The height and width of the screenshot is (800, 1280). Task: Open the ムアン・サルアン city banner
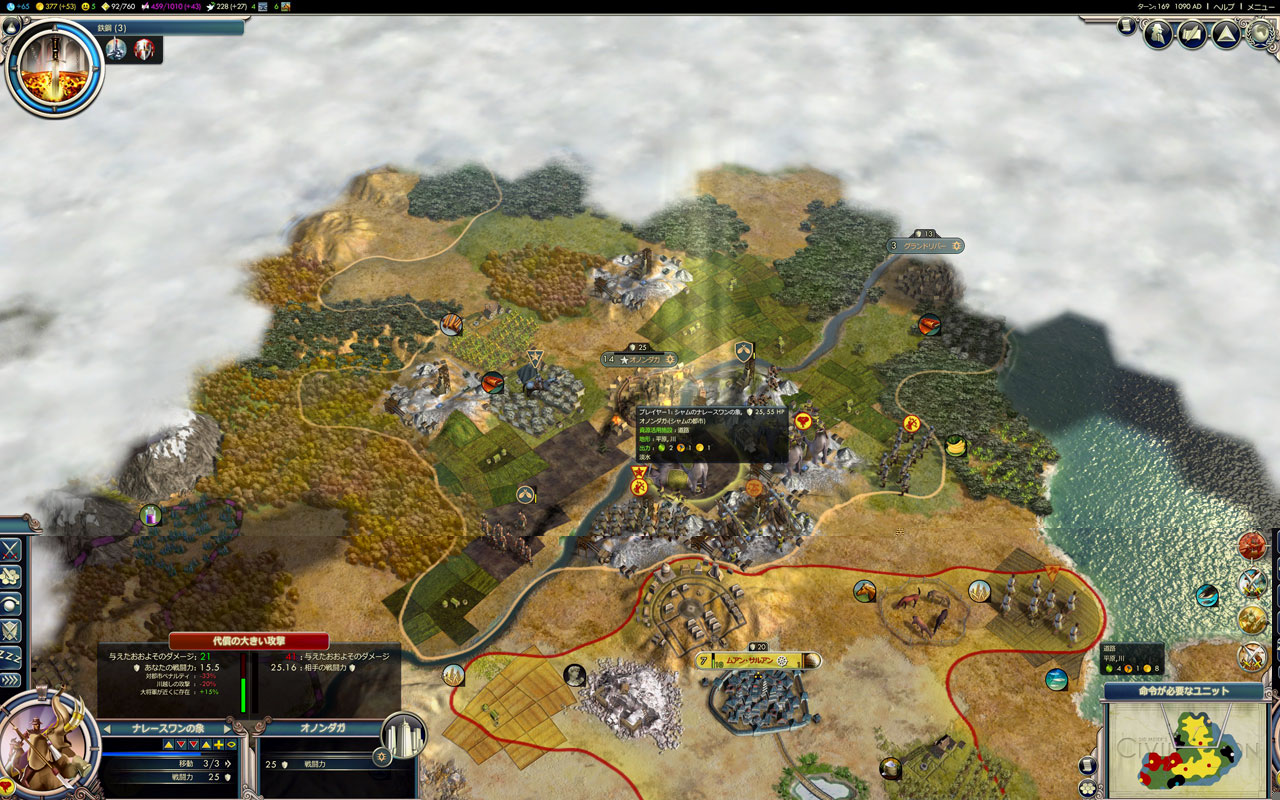tap(757, 661)
